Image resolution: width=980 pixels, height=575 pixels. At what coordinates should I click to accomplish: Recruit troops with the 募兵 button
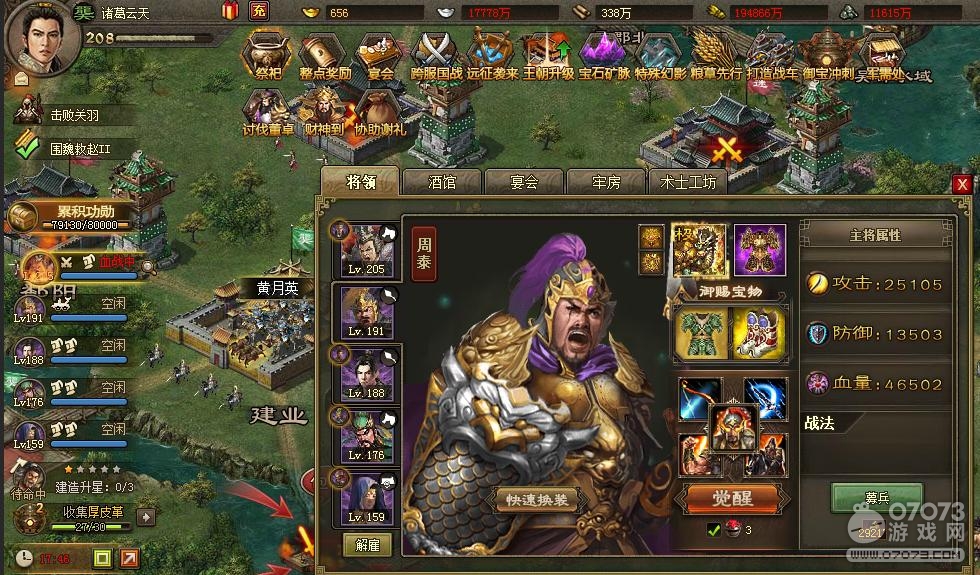[x=862, y=496]
